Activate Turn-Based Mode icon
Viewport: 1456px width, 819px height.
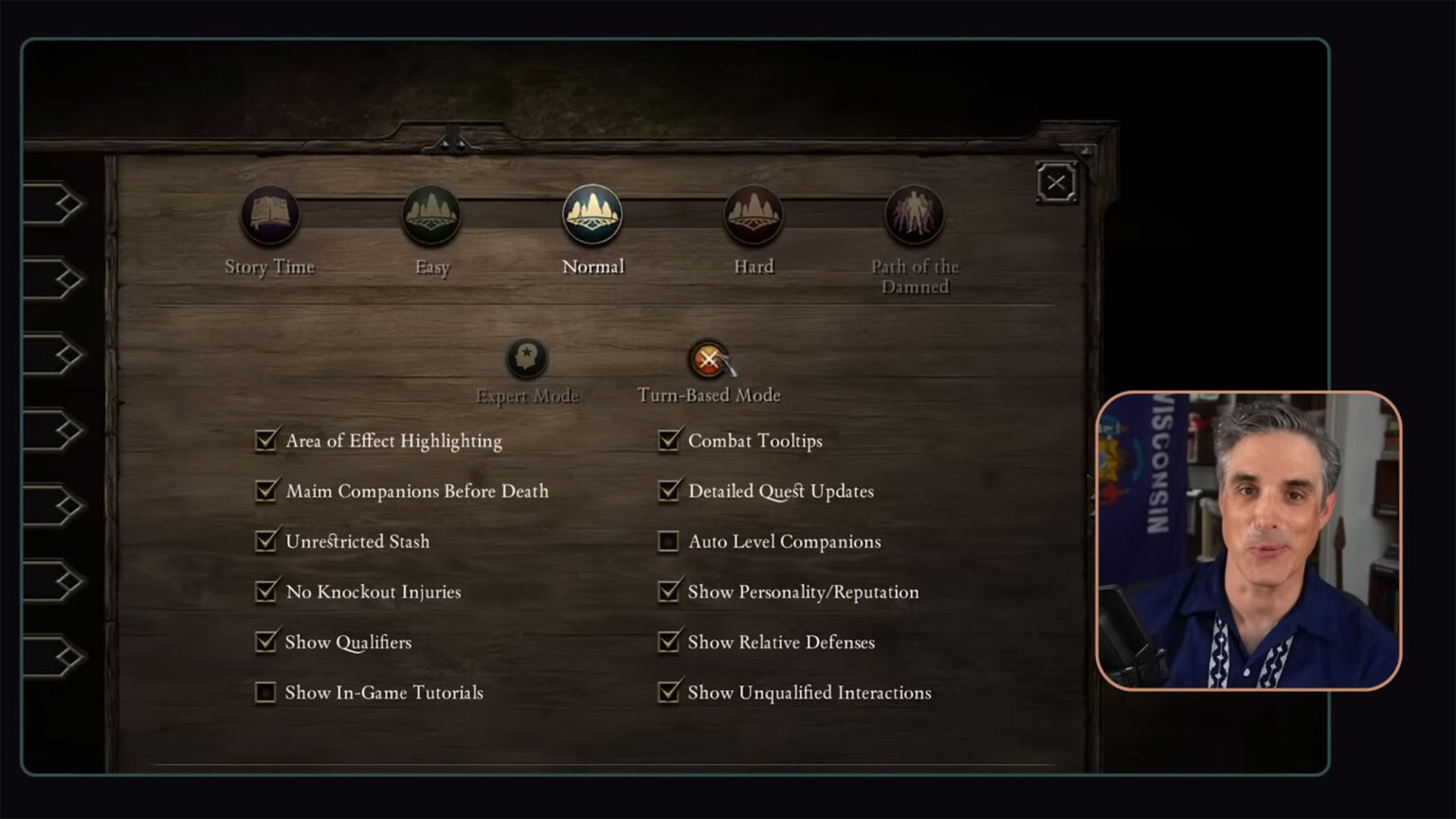click(x=709, y=358)
